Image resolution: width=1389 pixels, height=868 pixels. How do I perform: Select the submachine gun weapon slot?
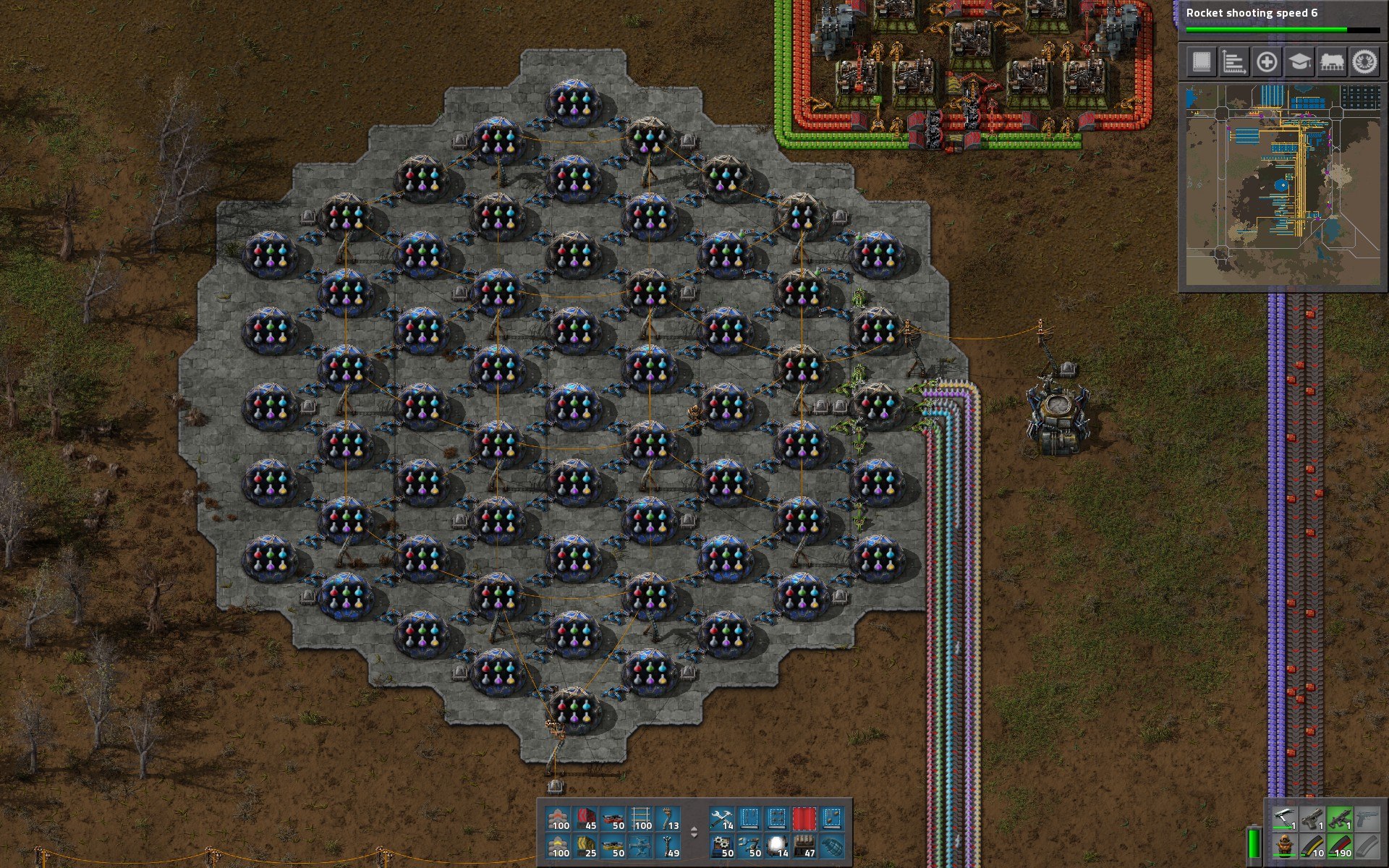(1338, 819)
